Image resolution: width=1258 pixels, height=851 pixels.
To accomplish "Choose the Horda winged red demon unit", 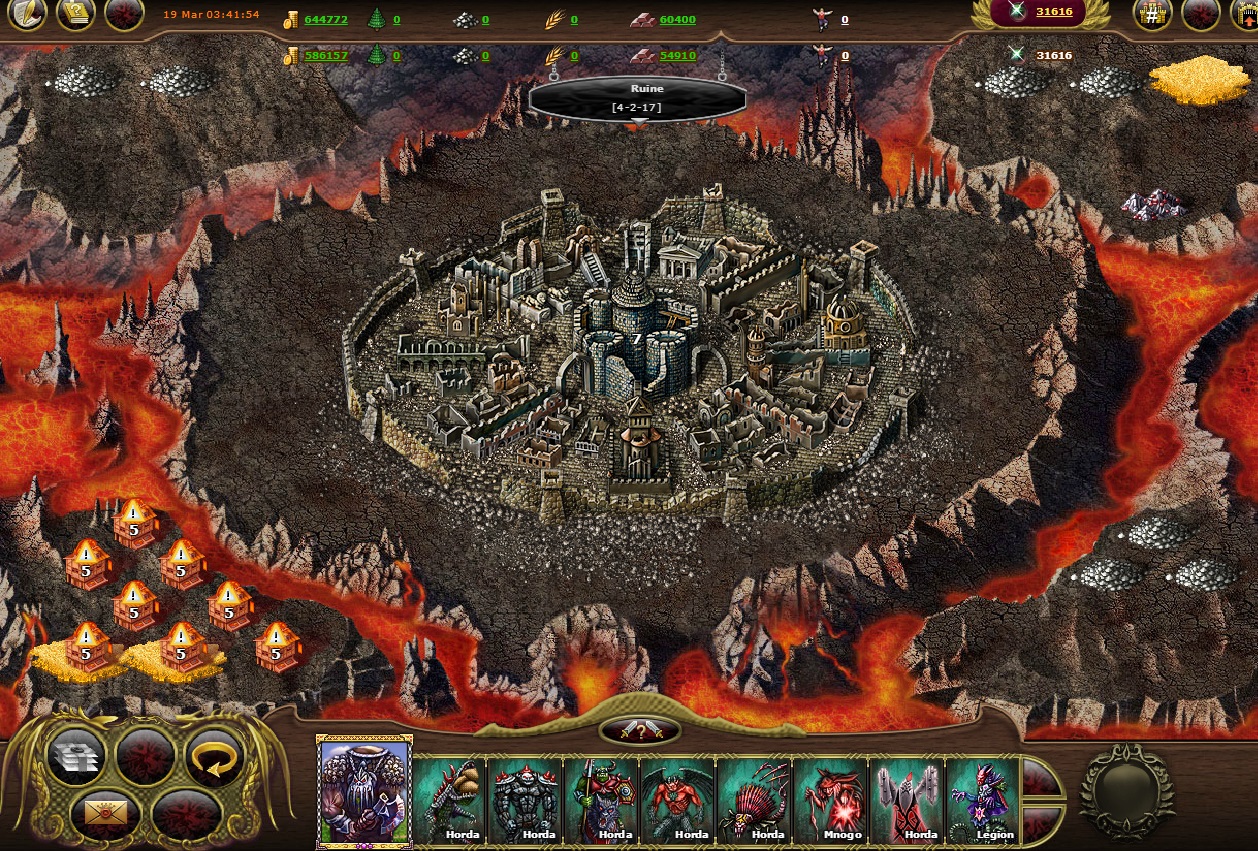I will (677, 799).
